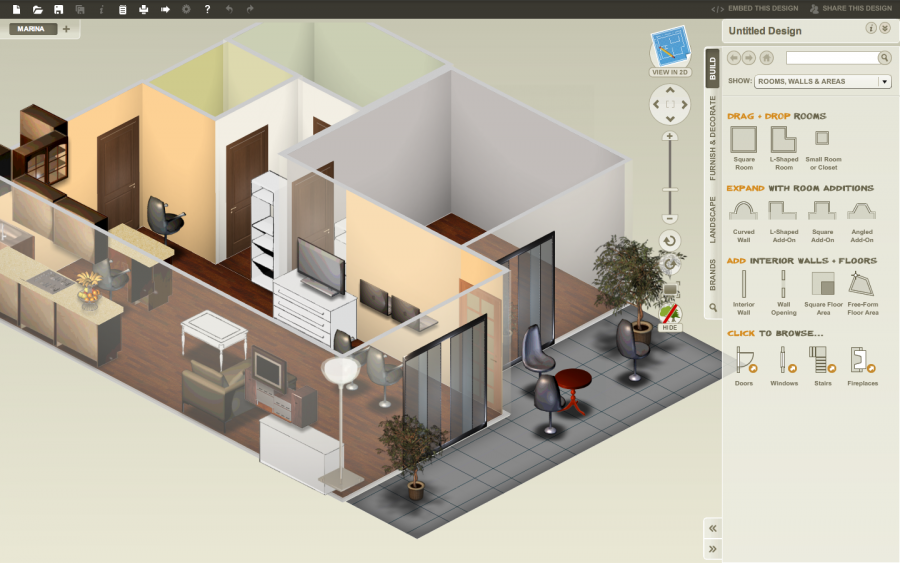Print the design using the printer icon
The height and width of the screenshot is (563, 900).
click(x=143, y=9)
